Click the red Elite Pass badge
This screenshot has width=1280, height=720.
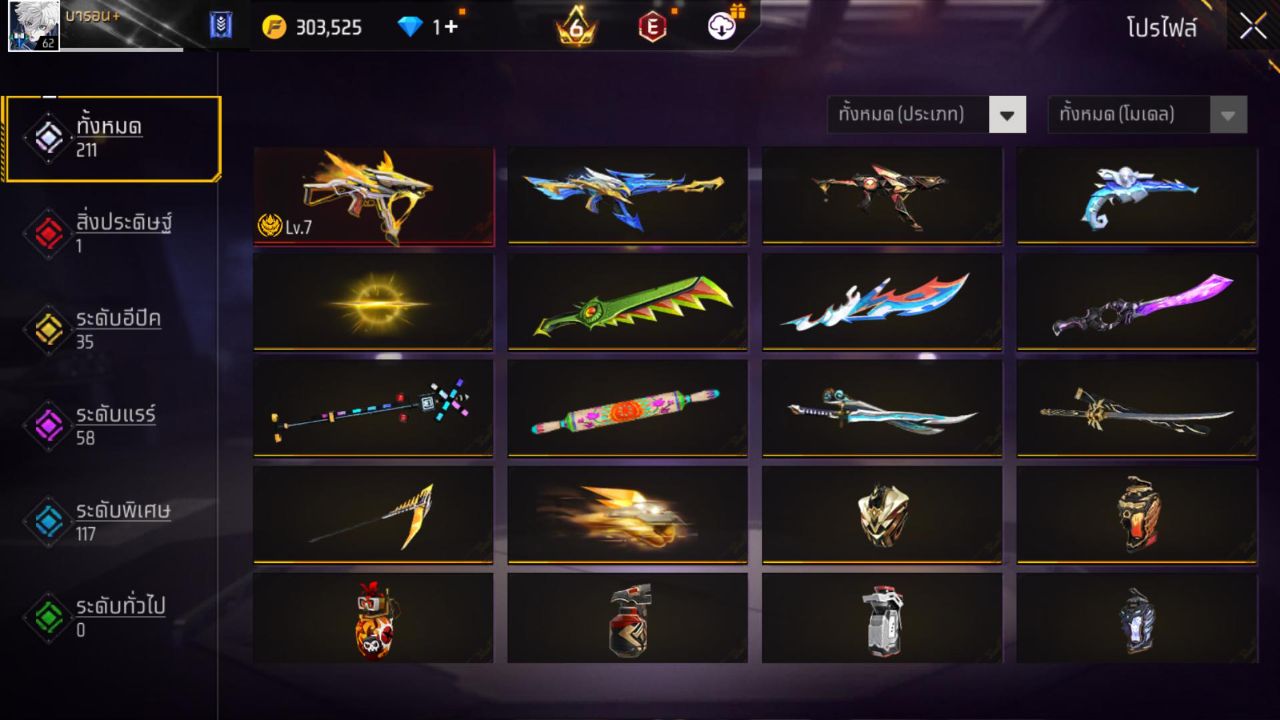coord(653,27)
